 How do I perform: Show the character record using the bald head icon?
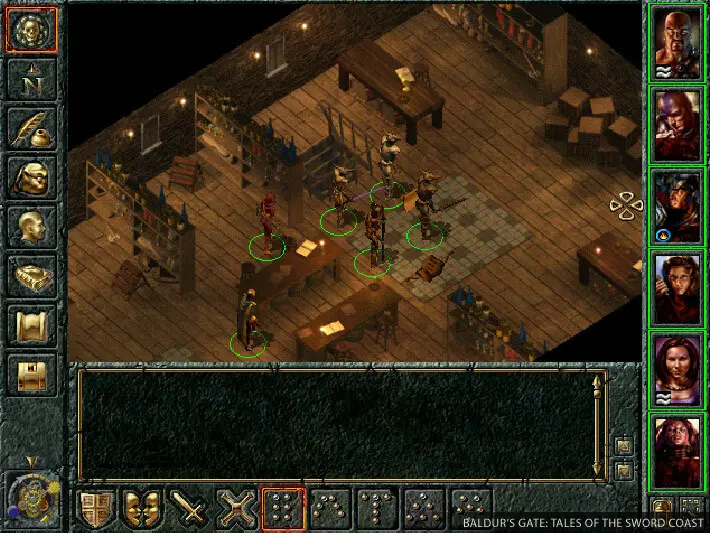click(32, 226)
